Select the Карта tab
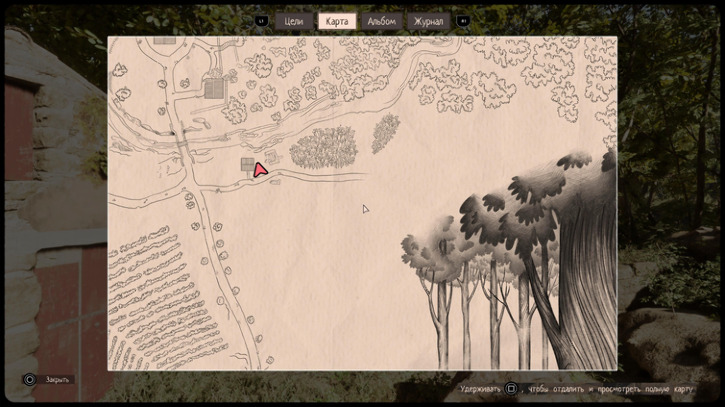Screen dimensions: 725x407 337,21
